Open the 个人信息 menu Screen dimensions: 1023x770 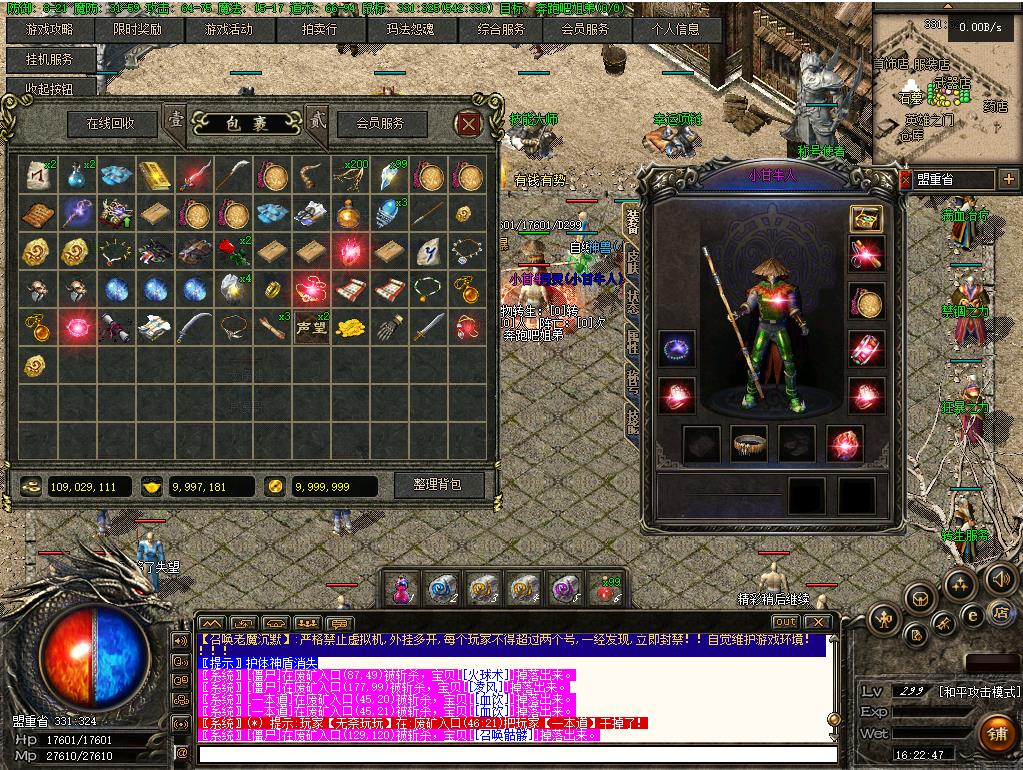676,29
